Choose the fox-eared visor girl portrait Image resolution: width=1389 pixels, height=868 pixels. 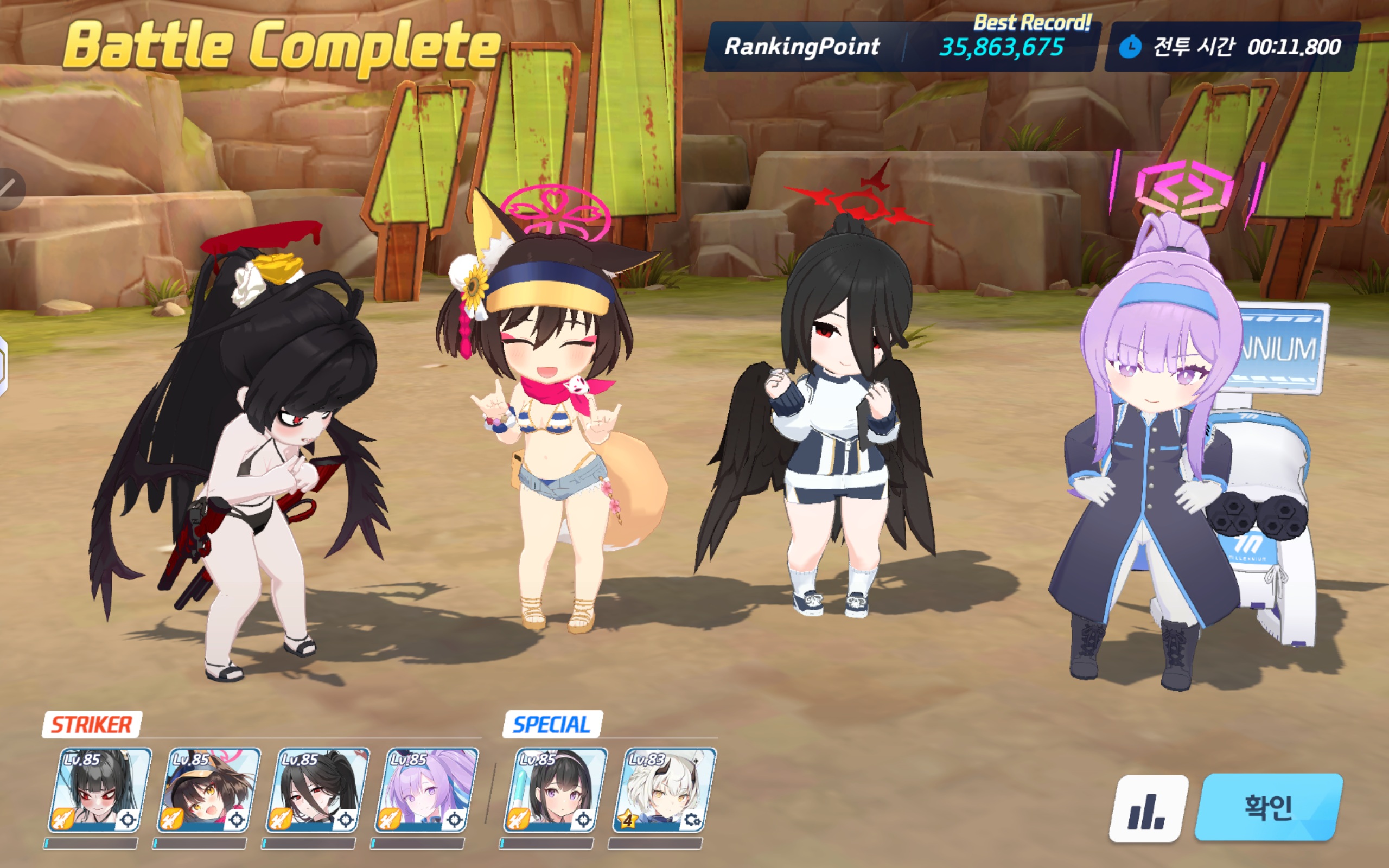click(x=208, y=790)
